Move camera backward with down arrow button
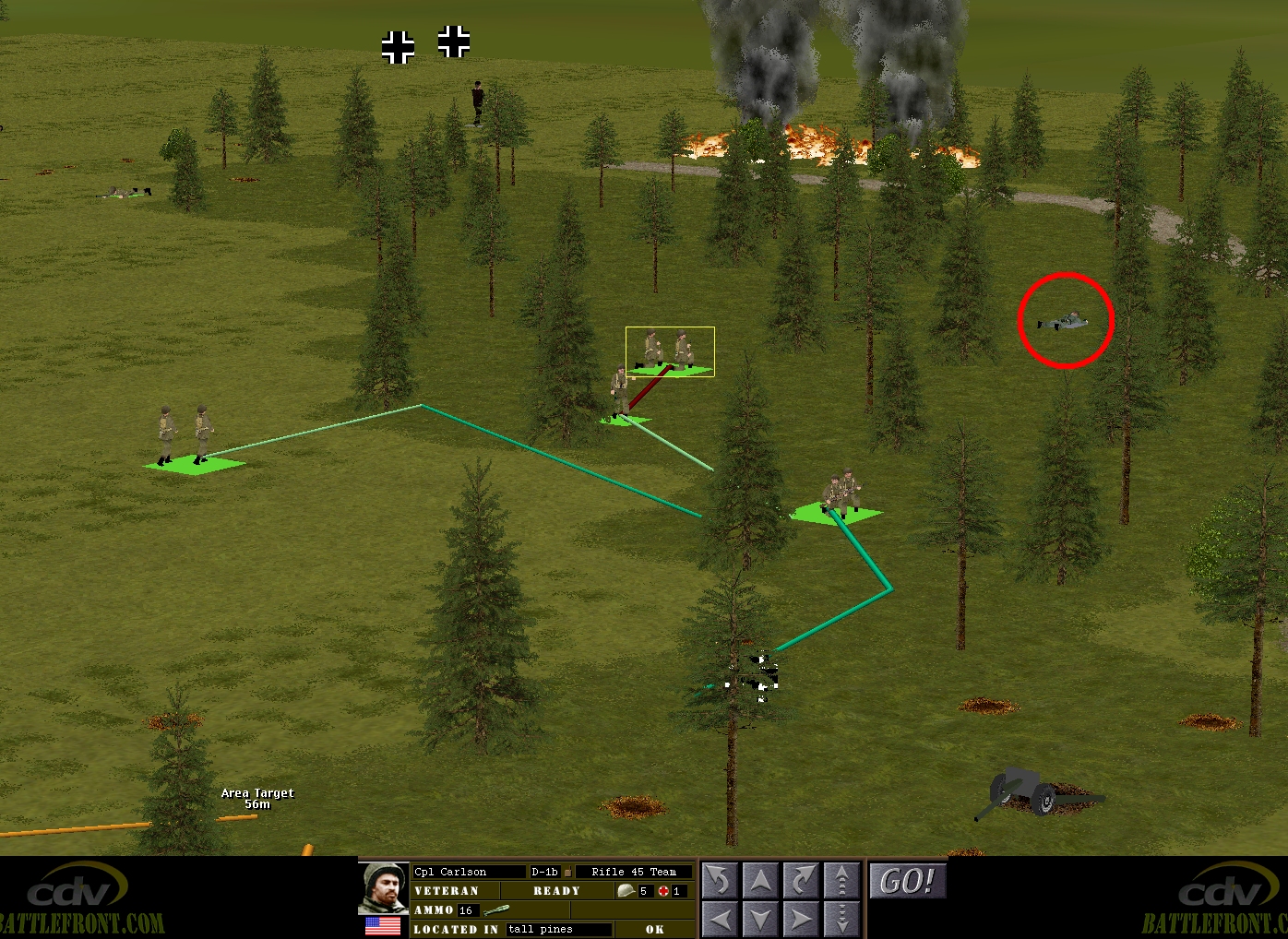This screenshot has width=1288, height=939. tap(759, 919)
